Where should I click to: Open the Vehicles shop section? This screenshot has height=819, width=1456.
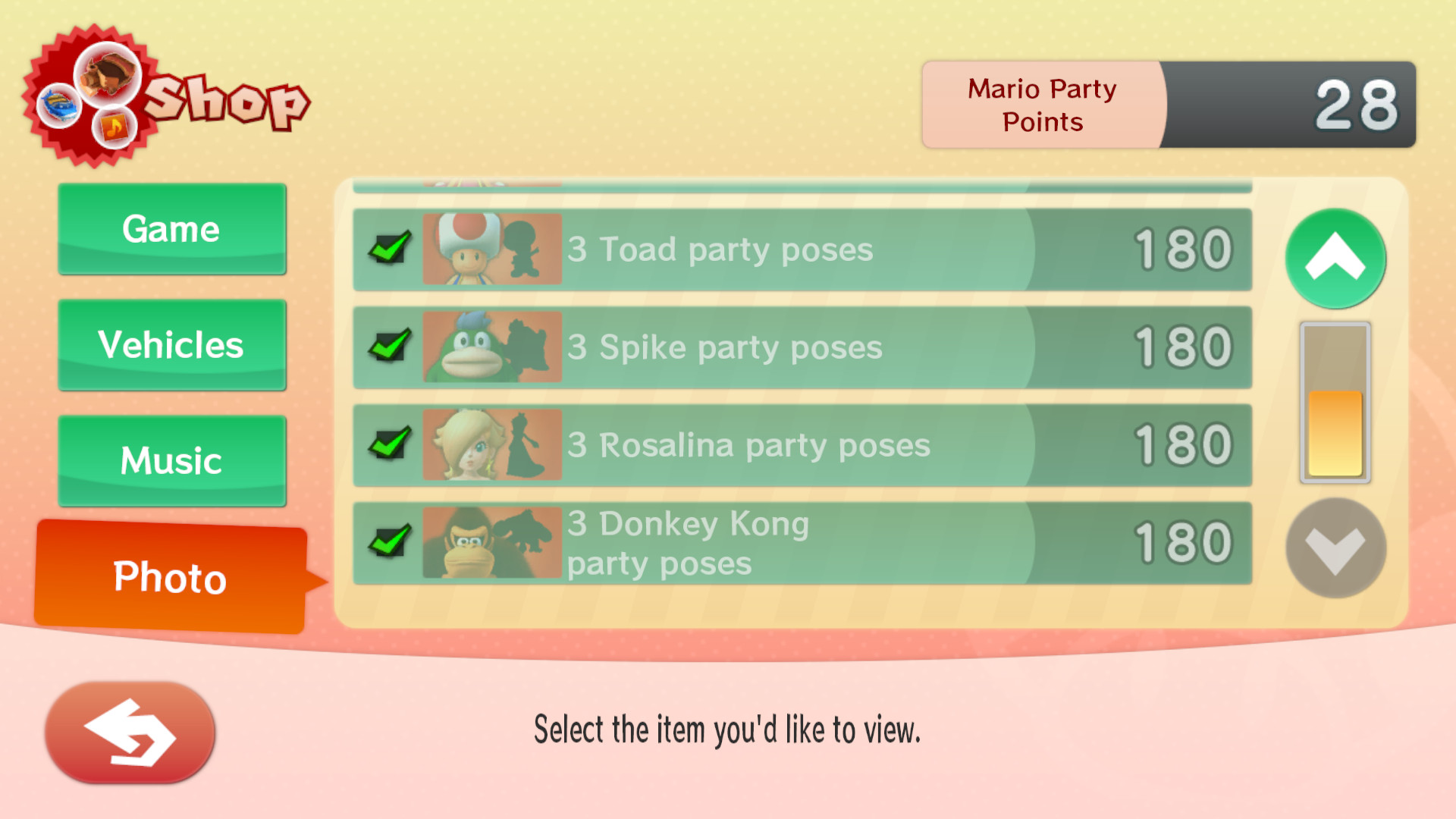click(171, 345)
